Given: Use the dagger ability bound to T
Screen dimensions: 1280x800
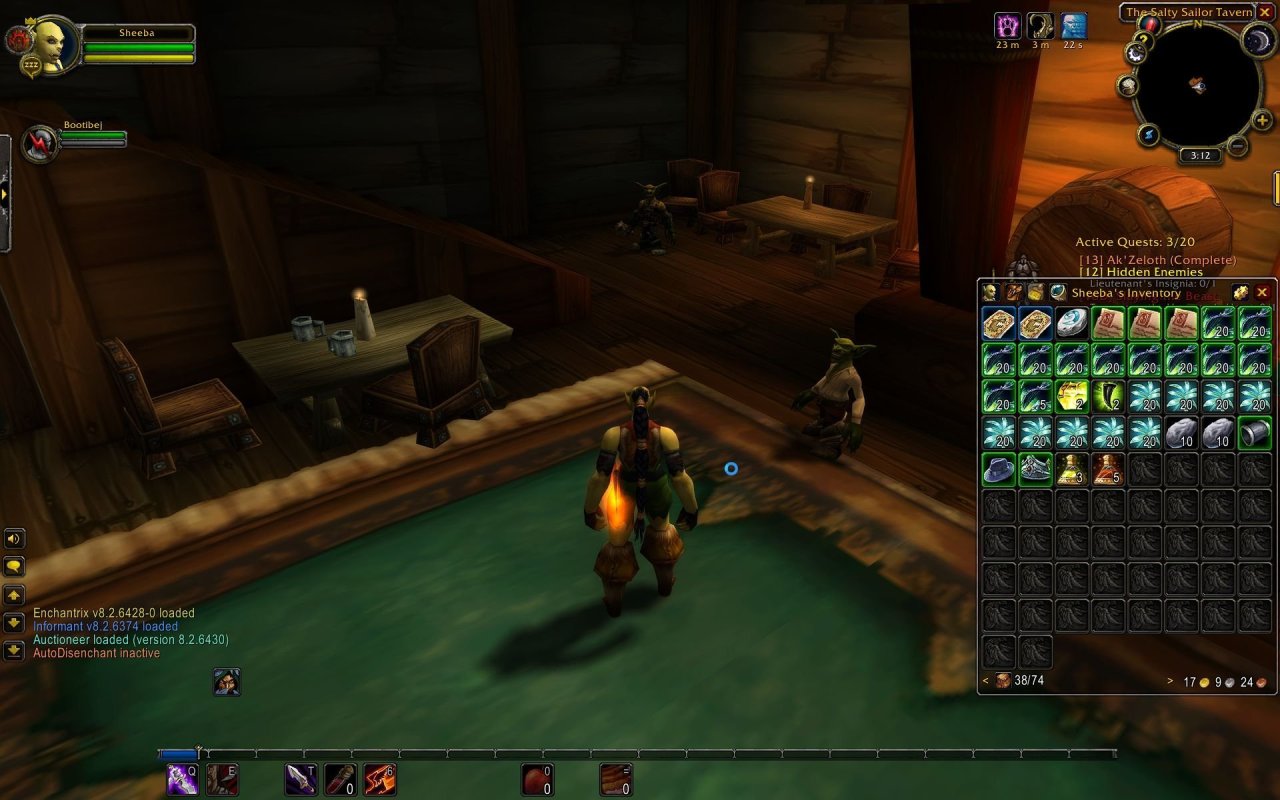Looking at the screenshot, I should pos(301,778).
